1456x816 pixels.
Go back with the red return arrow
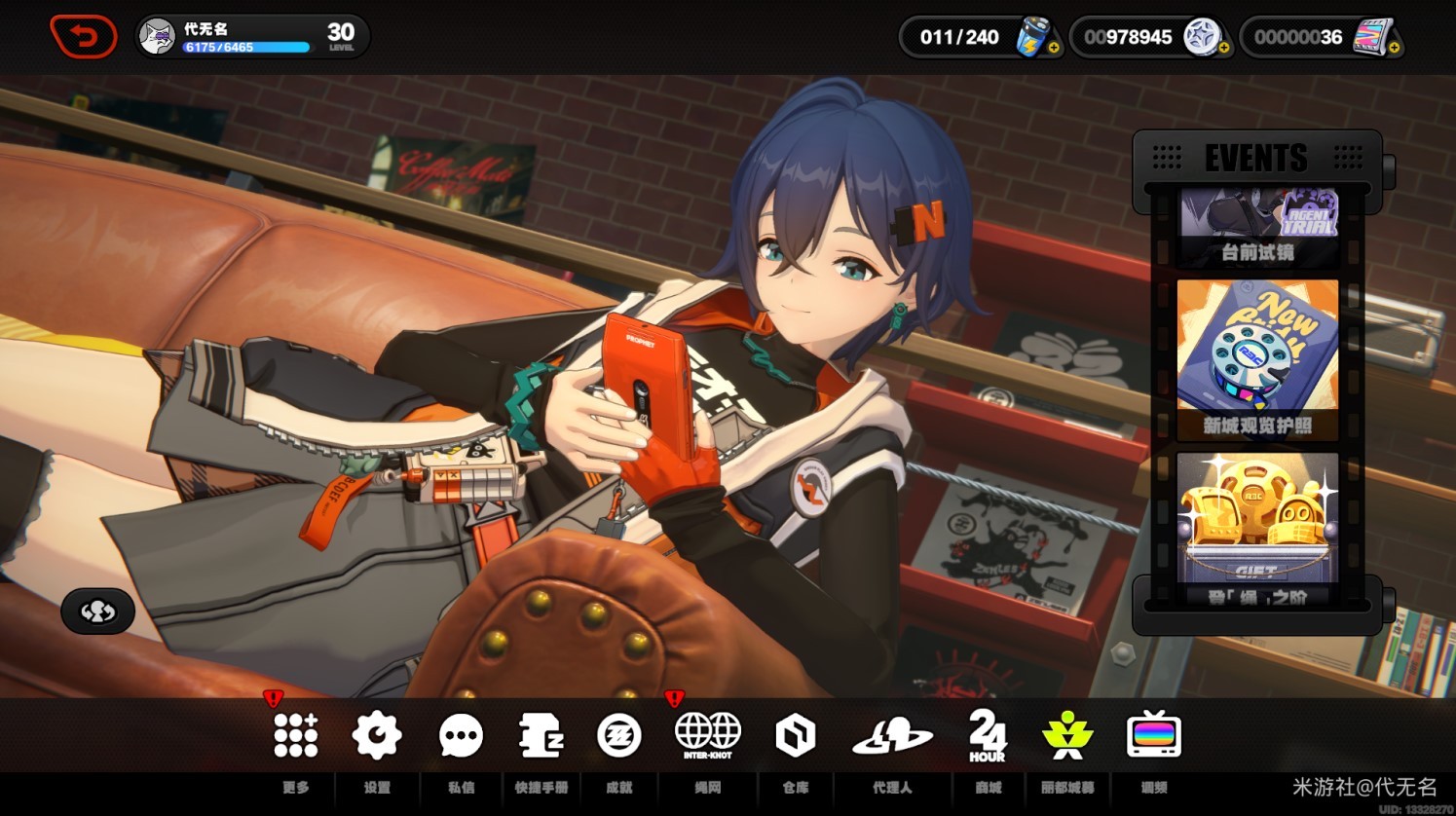[83, 37]
